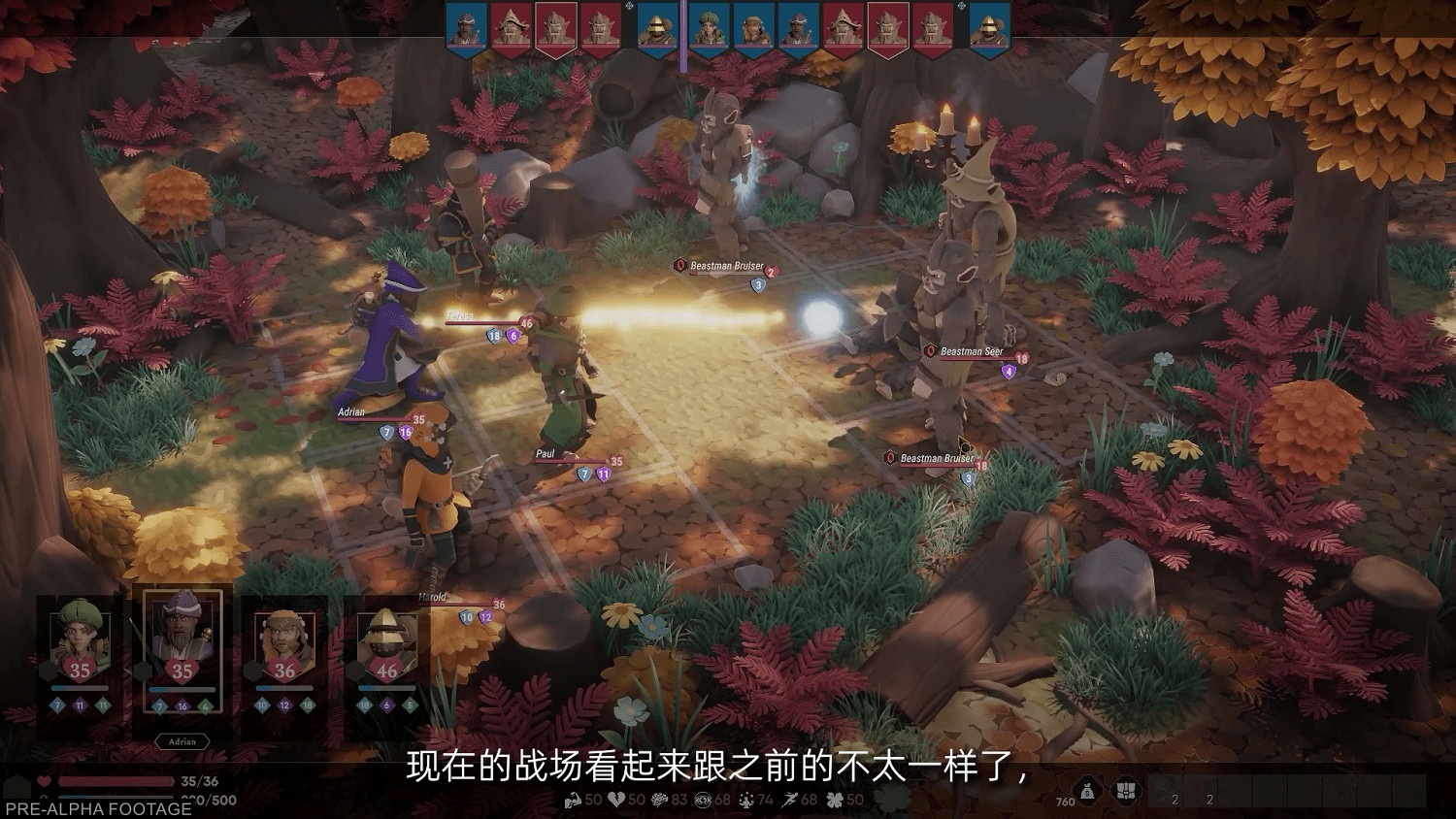This screenshot has width=1456, height=819.
Task: Click the Adrian nameplate below the portraits
Action: click(181, 741)
